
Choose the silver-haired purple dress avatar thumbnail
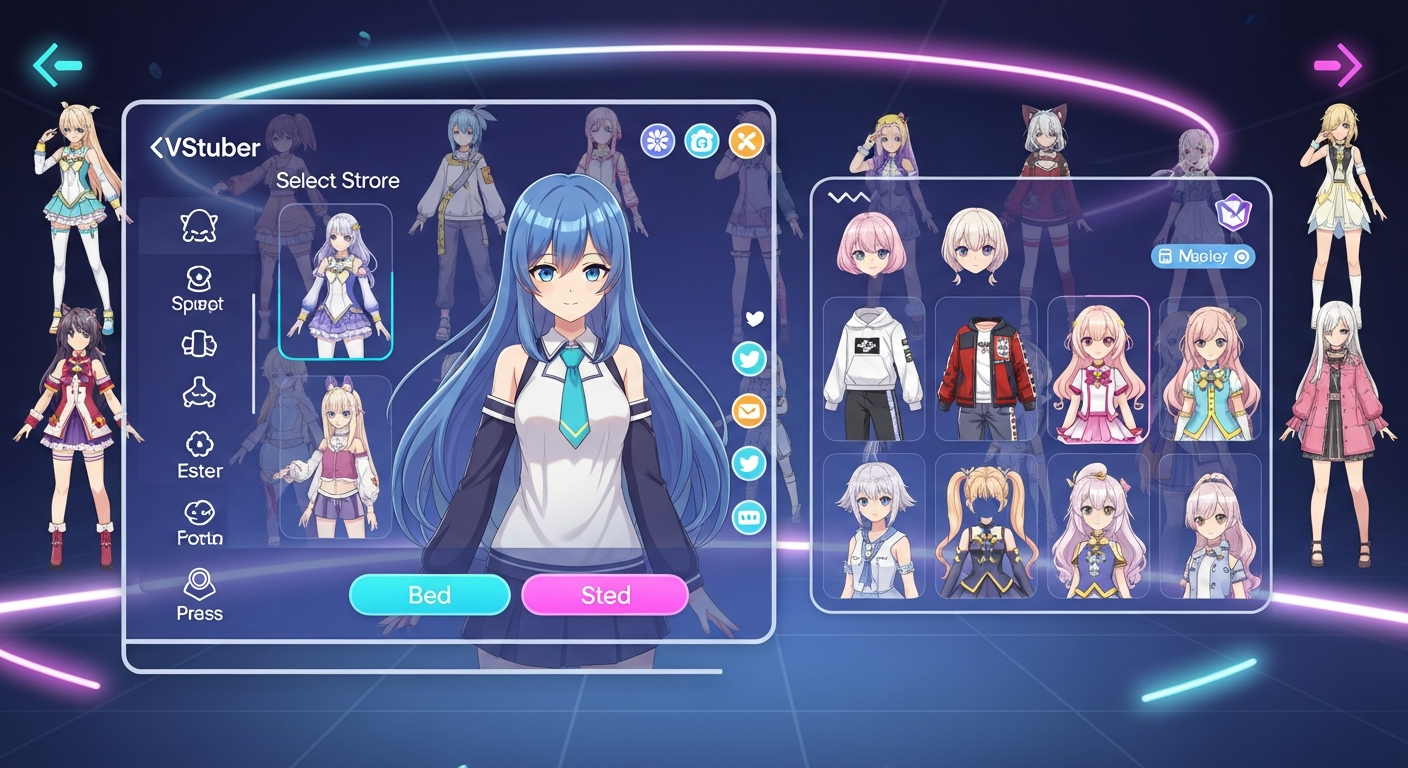335,281
